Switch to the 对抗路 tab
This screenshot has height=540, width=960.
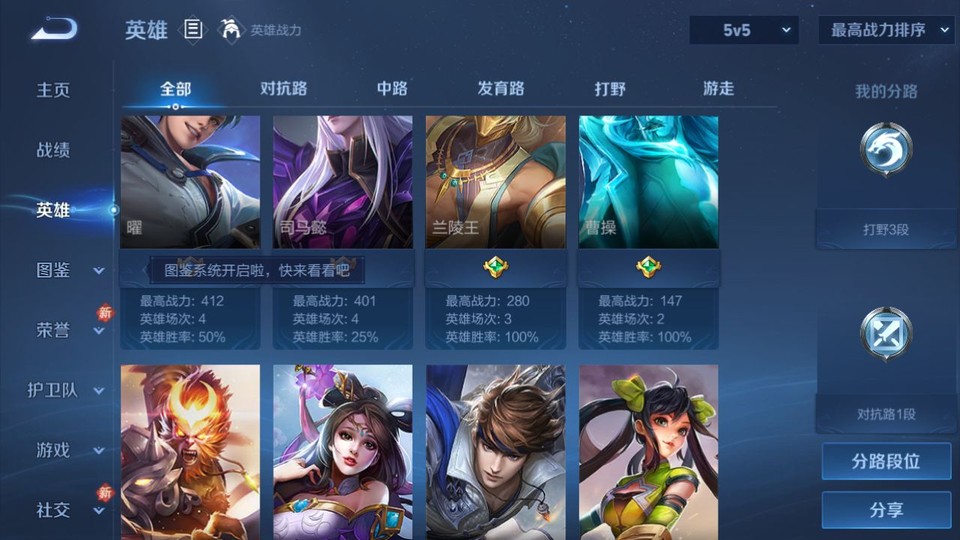[x=283, y=88]
